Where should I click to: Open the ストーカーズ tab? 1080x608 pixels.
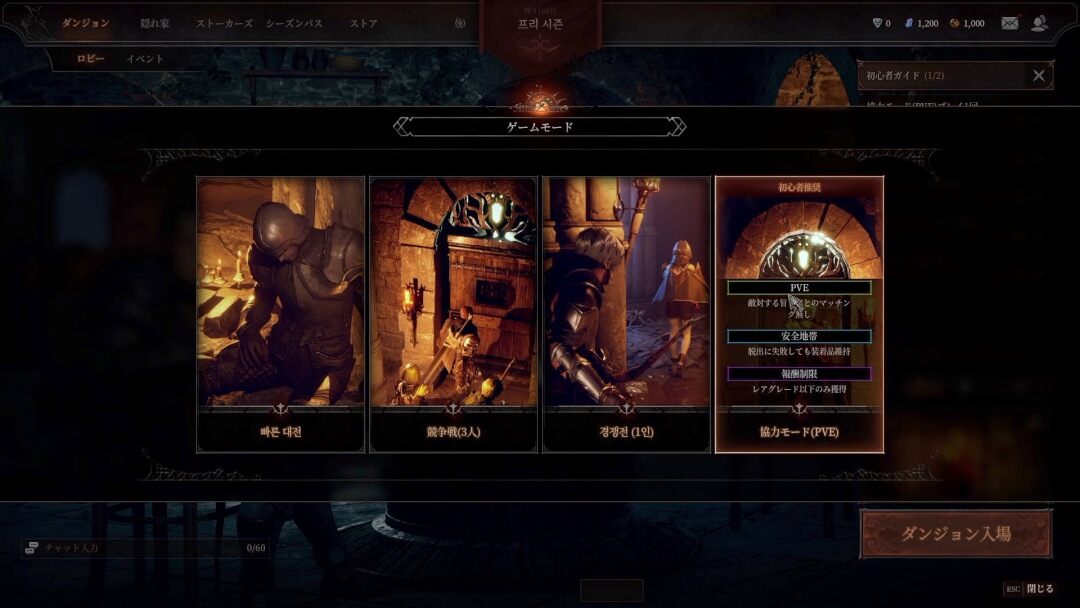pos(224,23)
